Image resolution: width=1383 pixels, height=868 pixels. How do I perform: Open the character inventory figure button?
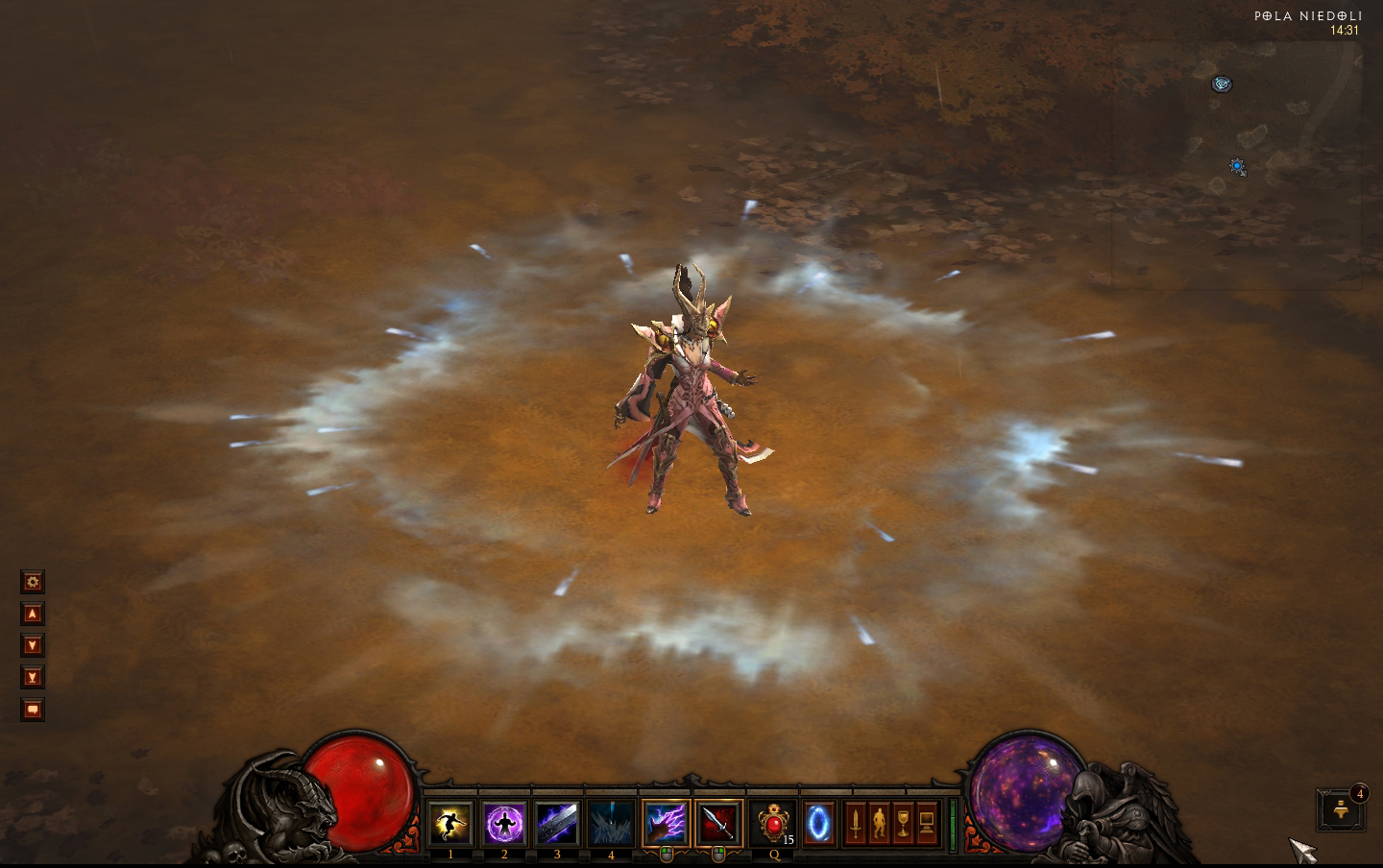coord(879,823)
